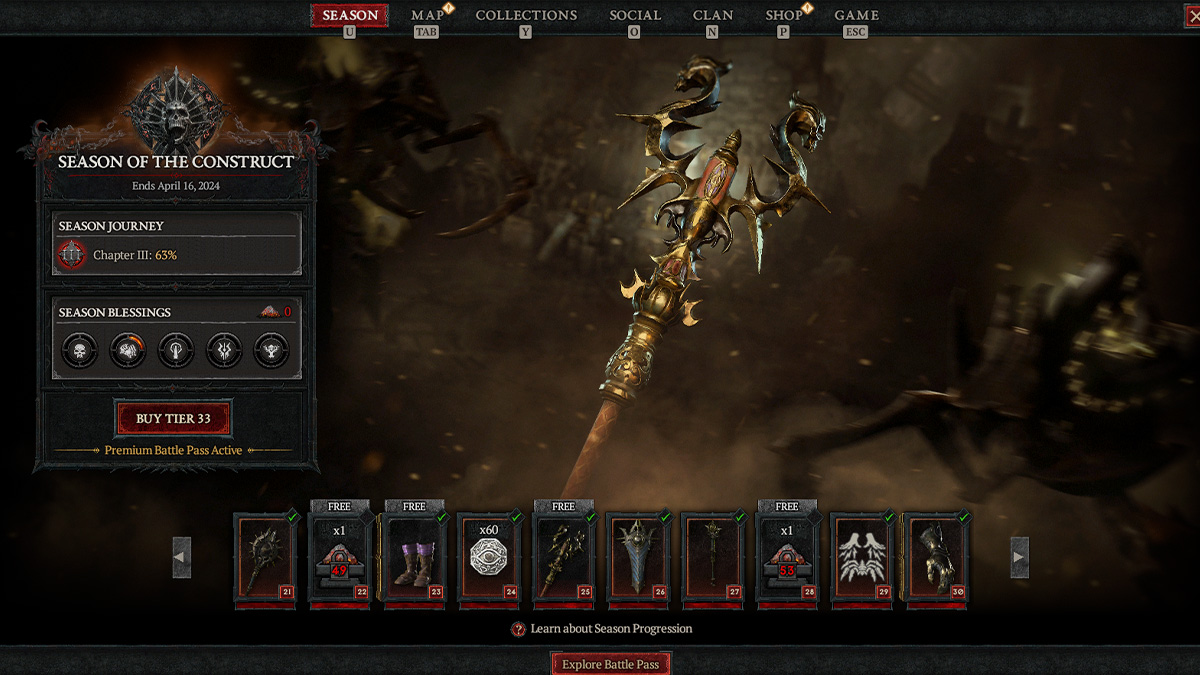Open the Season tab

(x=349, y=16)
